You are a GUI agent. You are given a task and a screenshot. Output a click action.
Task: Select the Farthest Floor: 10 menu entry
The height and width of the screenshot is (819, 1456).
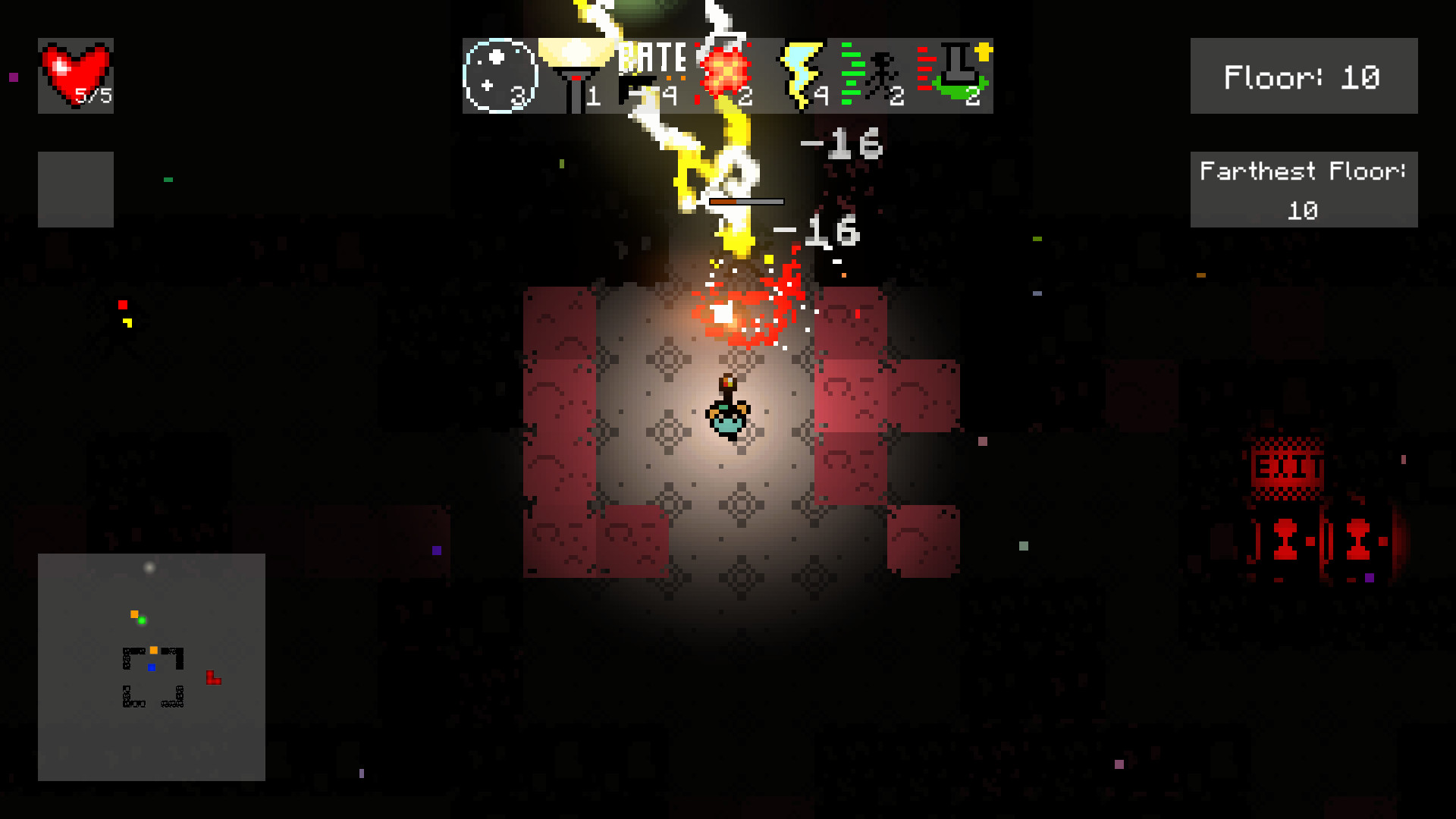(1303, 190)
